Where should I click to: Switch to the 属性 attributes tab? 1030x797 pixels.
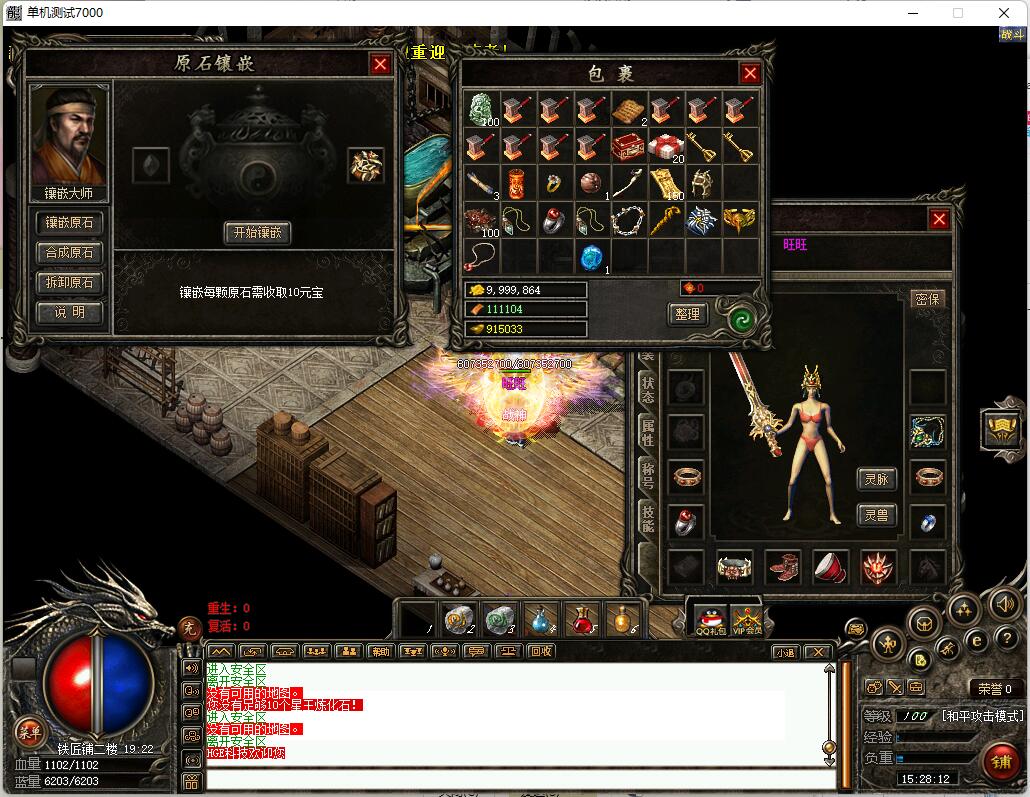(647, 433)
